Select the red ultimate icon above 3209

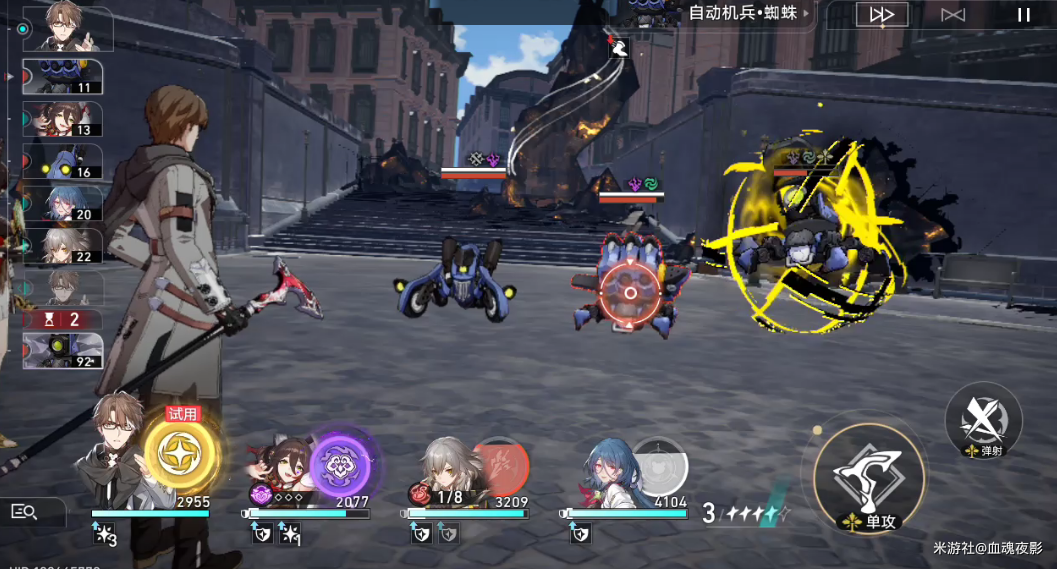tap(499, 464)
